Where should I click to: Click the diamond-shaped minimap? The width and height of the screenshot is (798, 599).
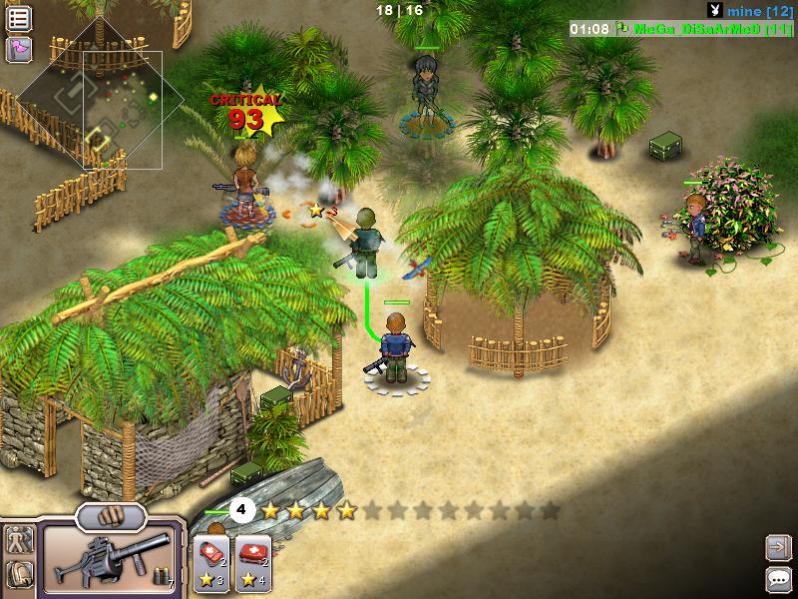click(100, 100)
